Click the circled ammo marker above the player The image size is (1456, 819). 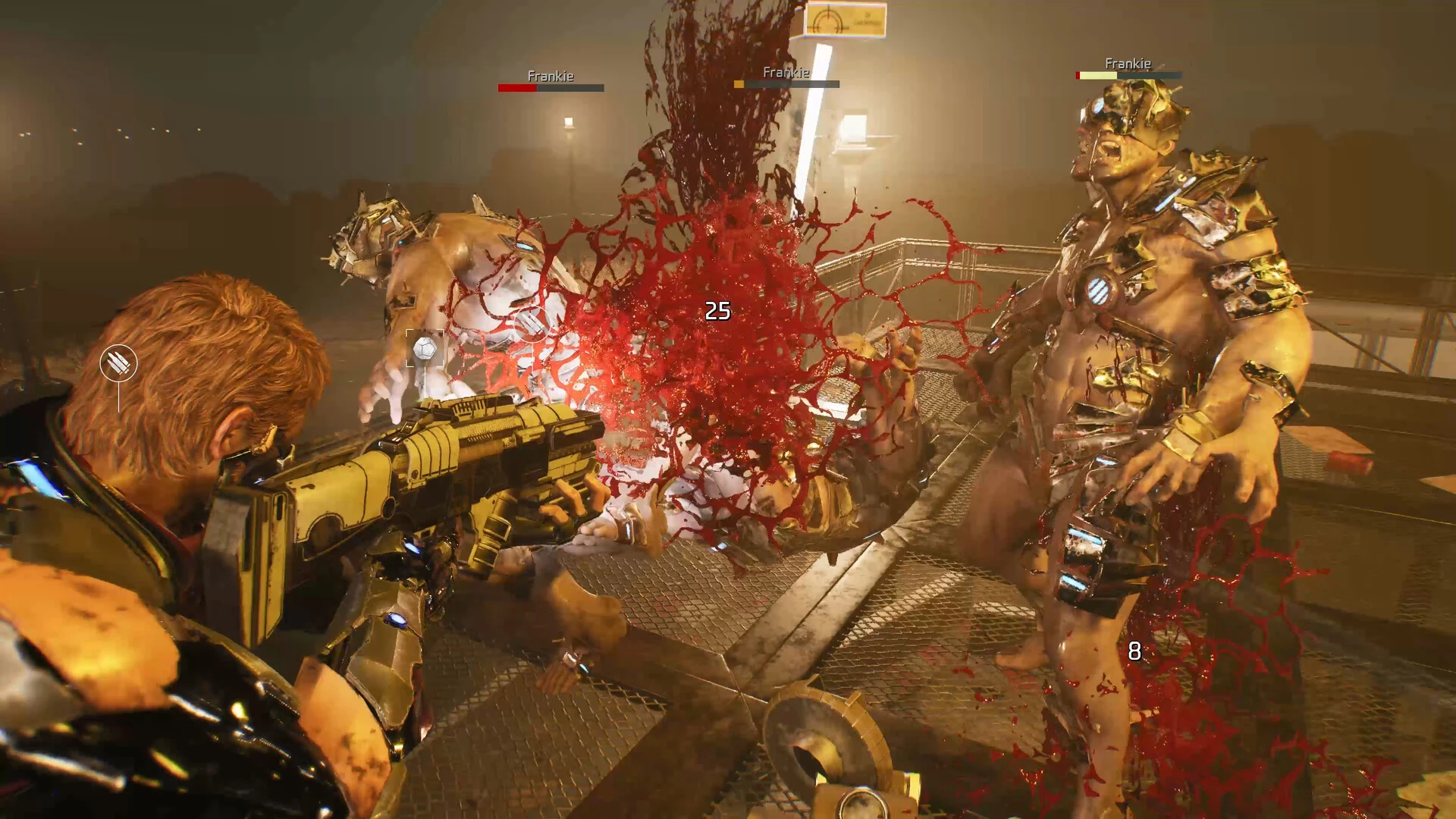pos(118,363)
